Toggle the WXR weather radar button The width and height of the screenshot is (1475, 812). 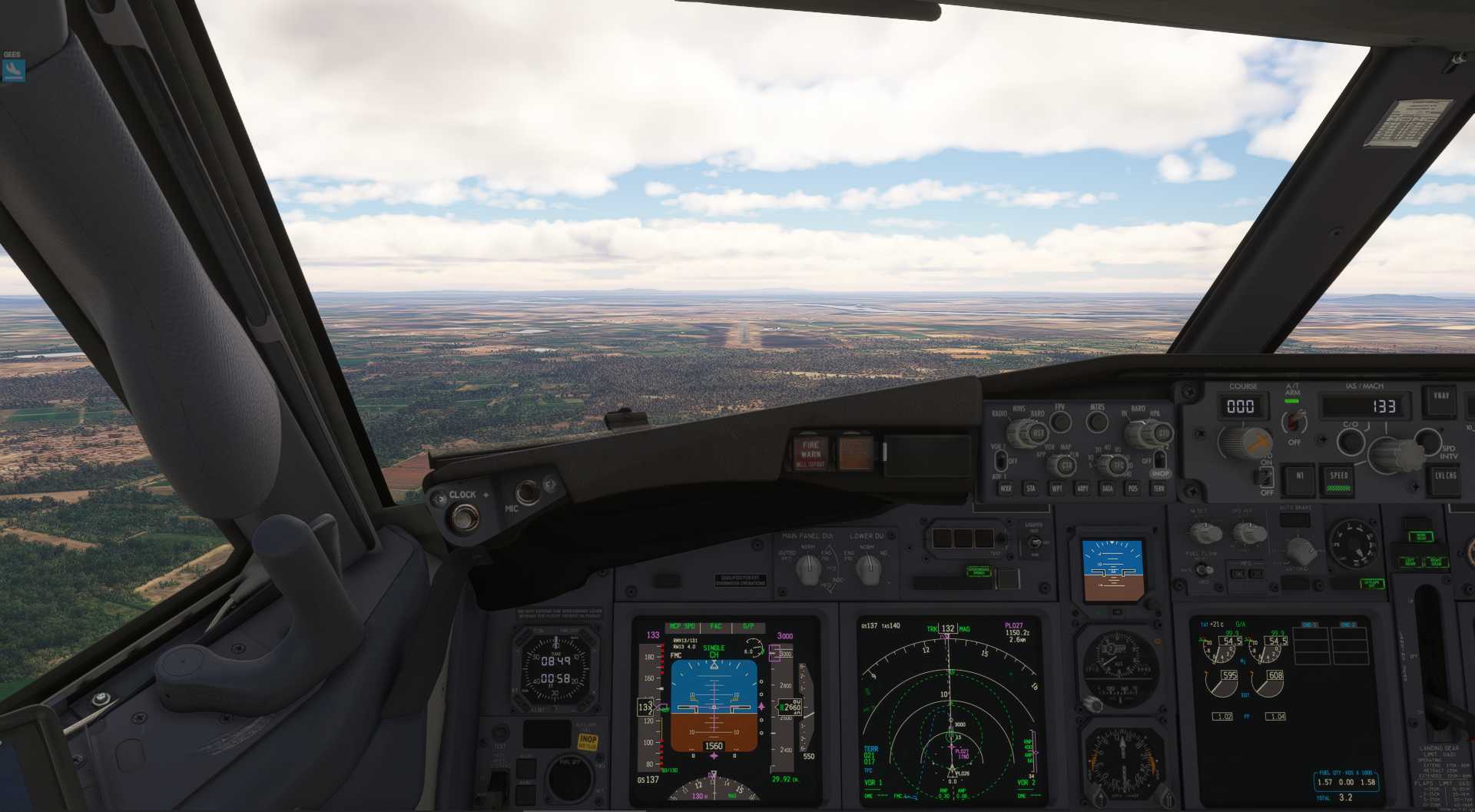[x=1006, y=488]
